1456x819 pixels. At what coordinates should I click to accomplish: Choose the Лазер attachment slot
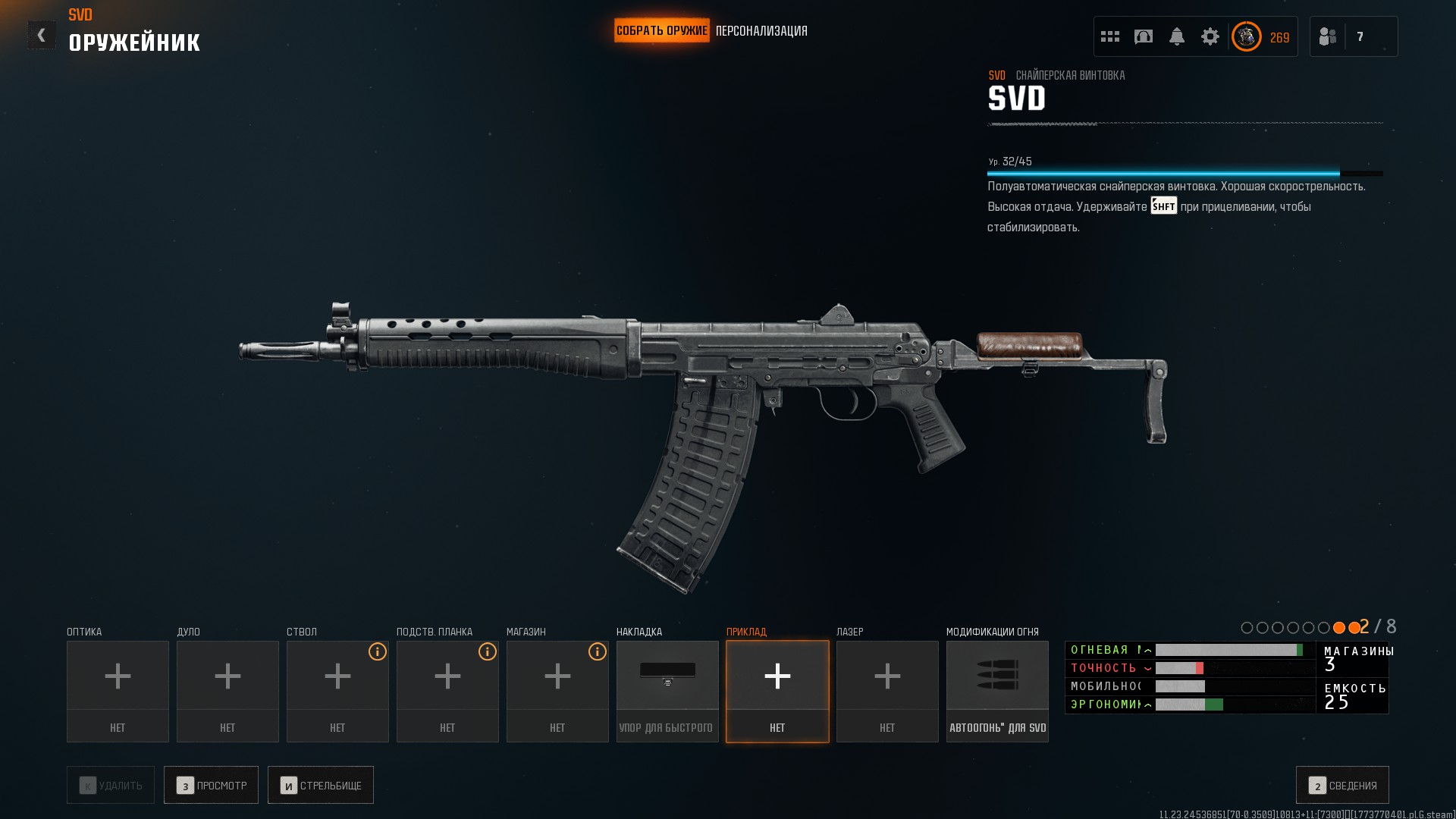pyautogui.click(x=887, y=691)
